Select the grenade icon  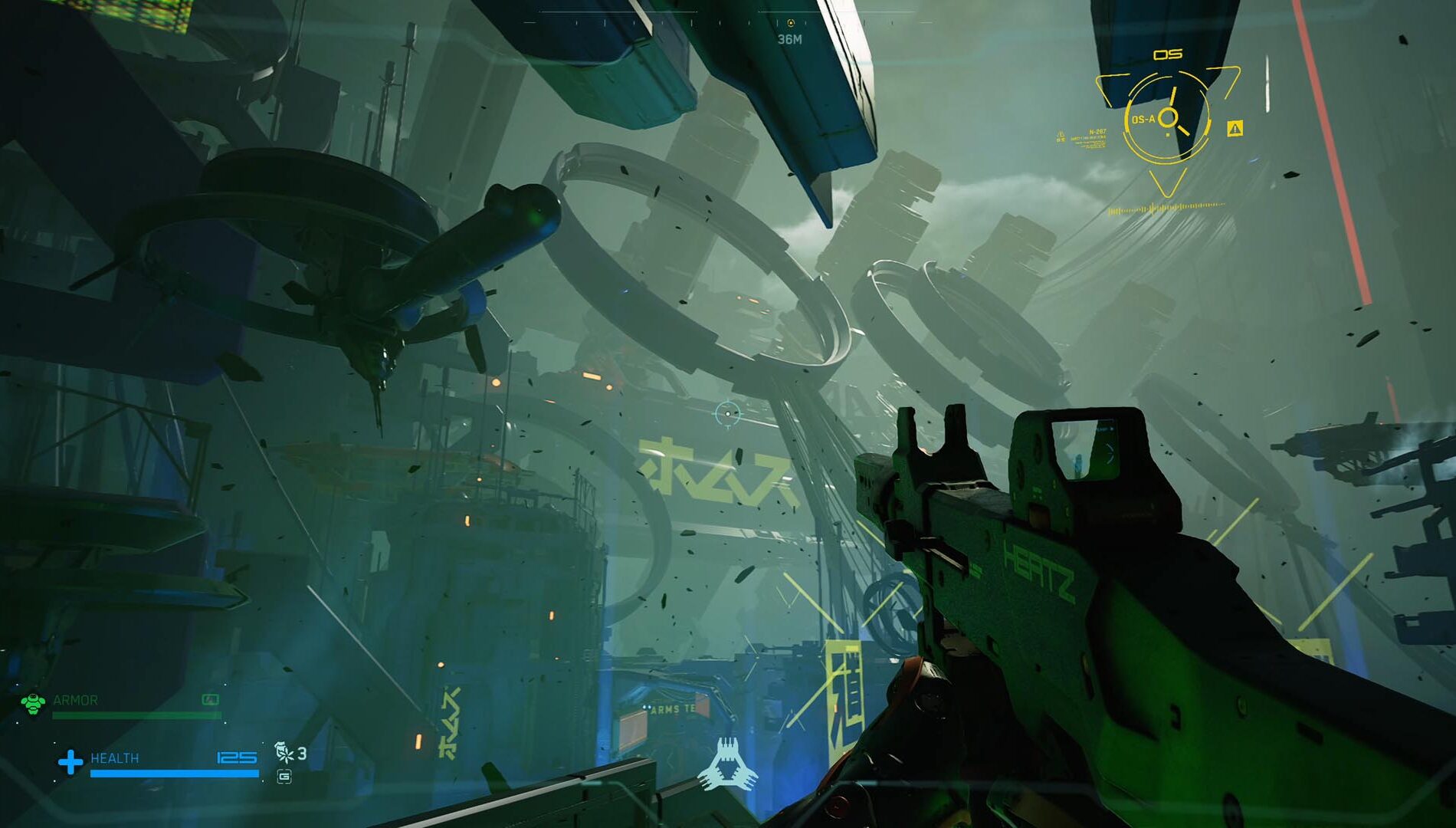click(284, 752)
